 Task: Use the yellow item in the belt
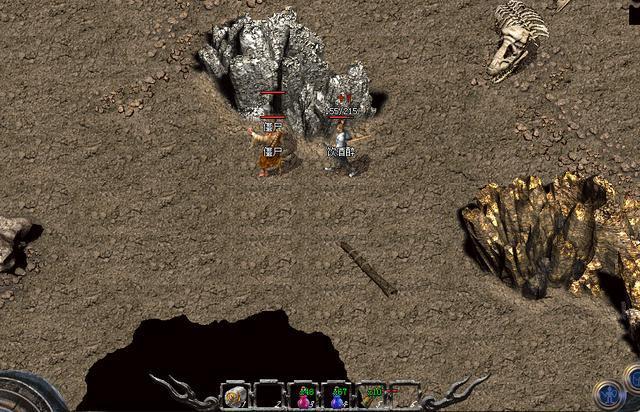tap(371, 397)
